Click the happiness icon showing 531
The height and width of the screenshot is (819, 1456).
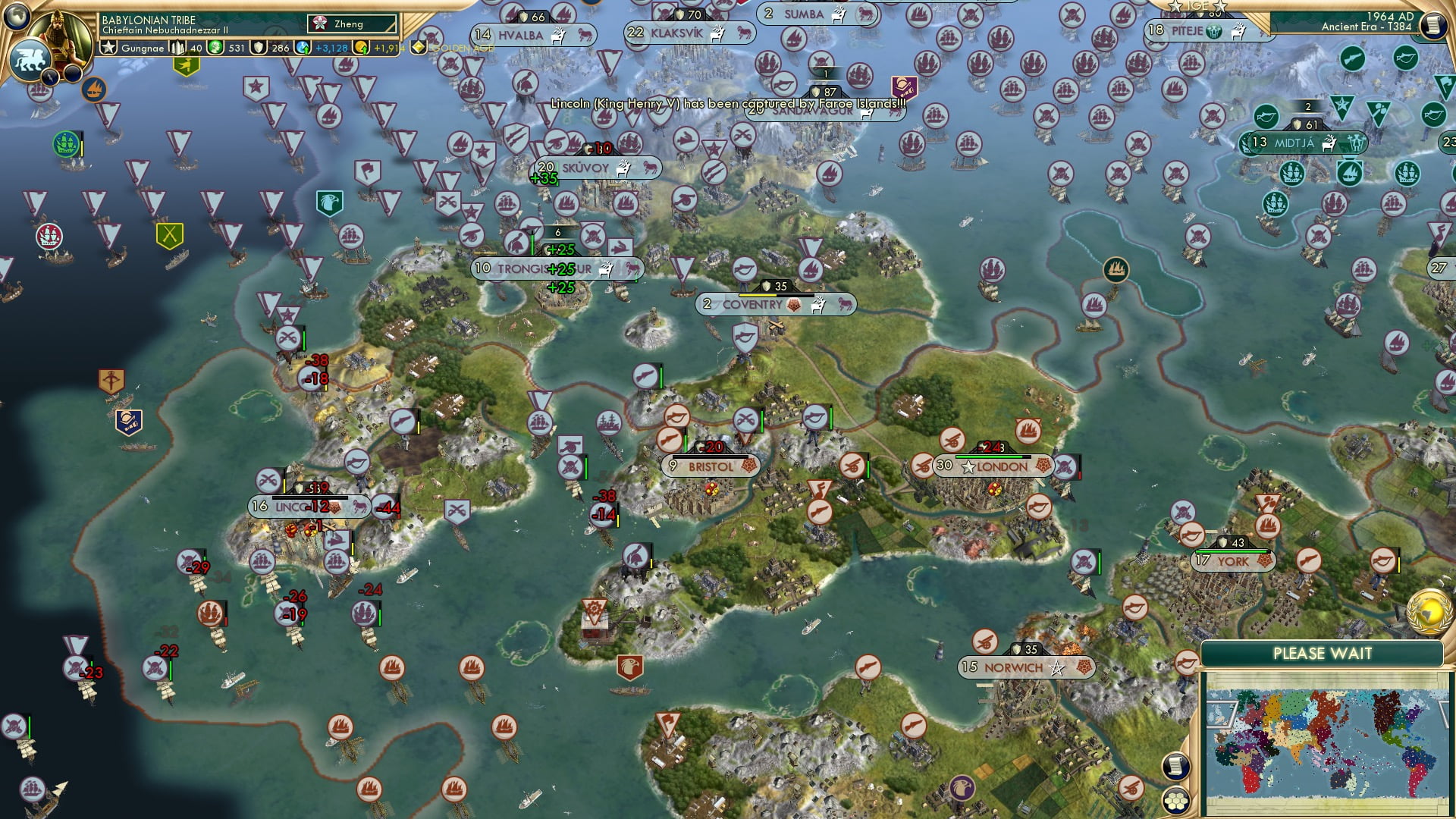pyautogui.click(x=215, y=47)
